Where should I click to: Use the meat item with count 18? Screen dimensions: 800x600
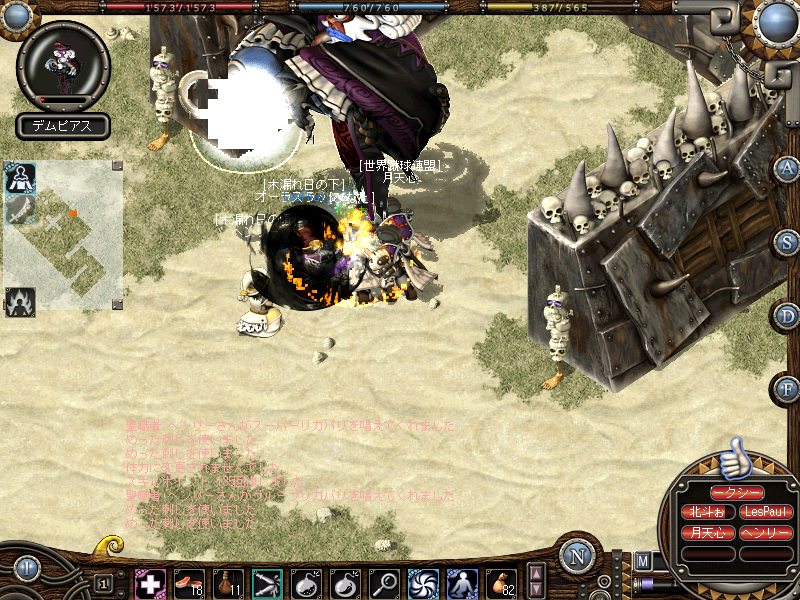pyautogui.click(x=189, y=582)
